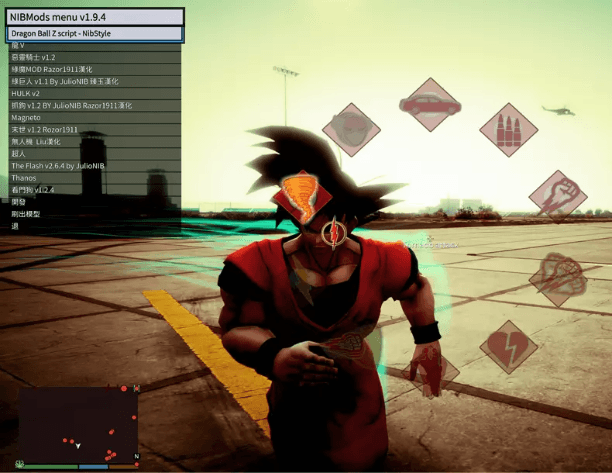Select the broken heart power icon
The height and width of the screenshot is (473, 612).
[507, 347]
